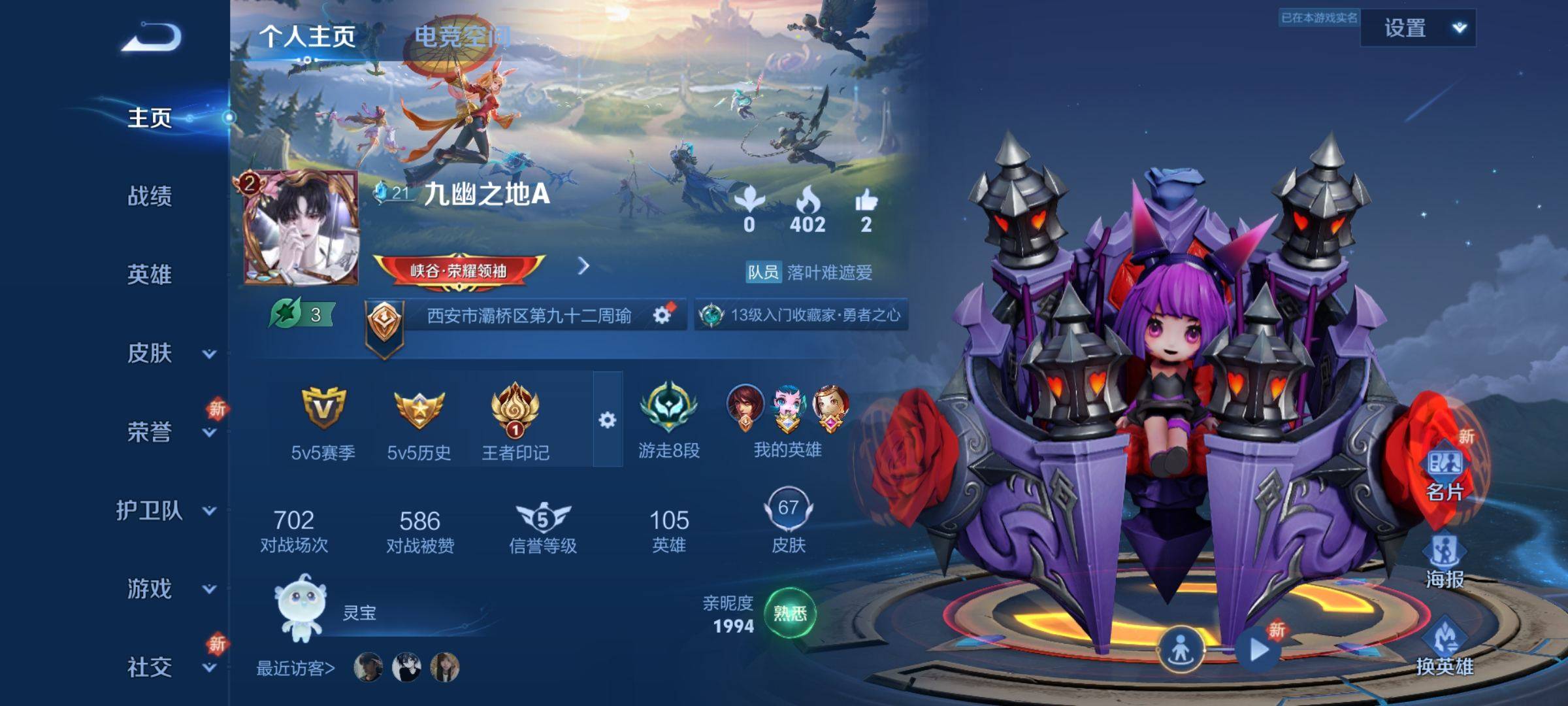Open the 英雄 heroes section
The width and height of the screenshot is (1568, 706).
pyautogui.click(x=150, y=275)
